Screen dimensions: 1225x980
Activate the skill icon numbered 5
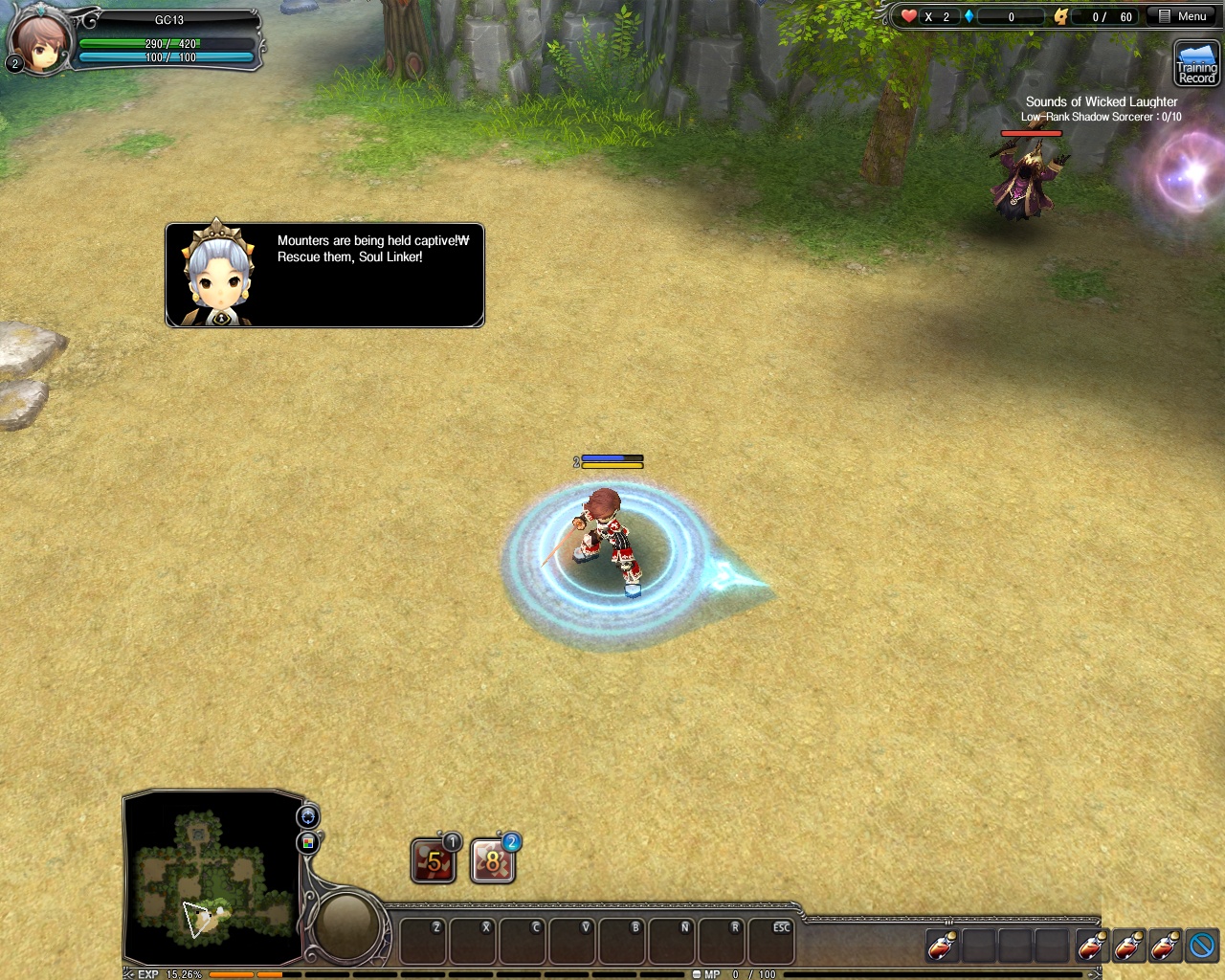[434, 861]
